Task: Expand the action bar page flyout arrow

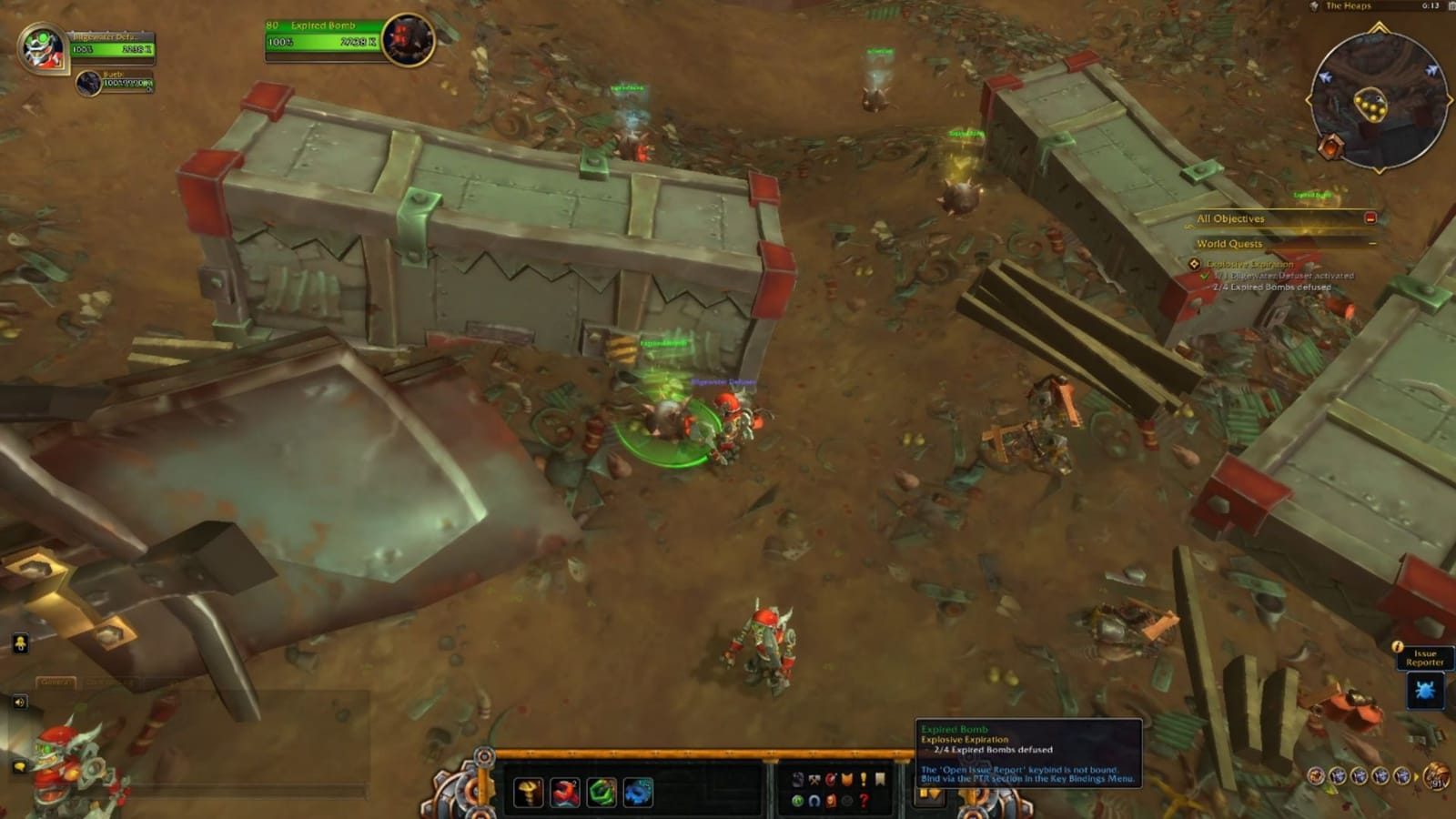Action: [935, 794]
